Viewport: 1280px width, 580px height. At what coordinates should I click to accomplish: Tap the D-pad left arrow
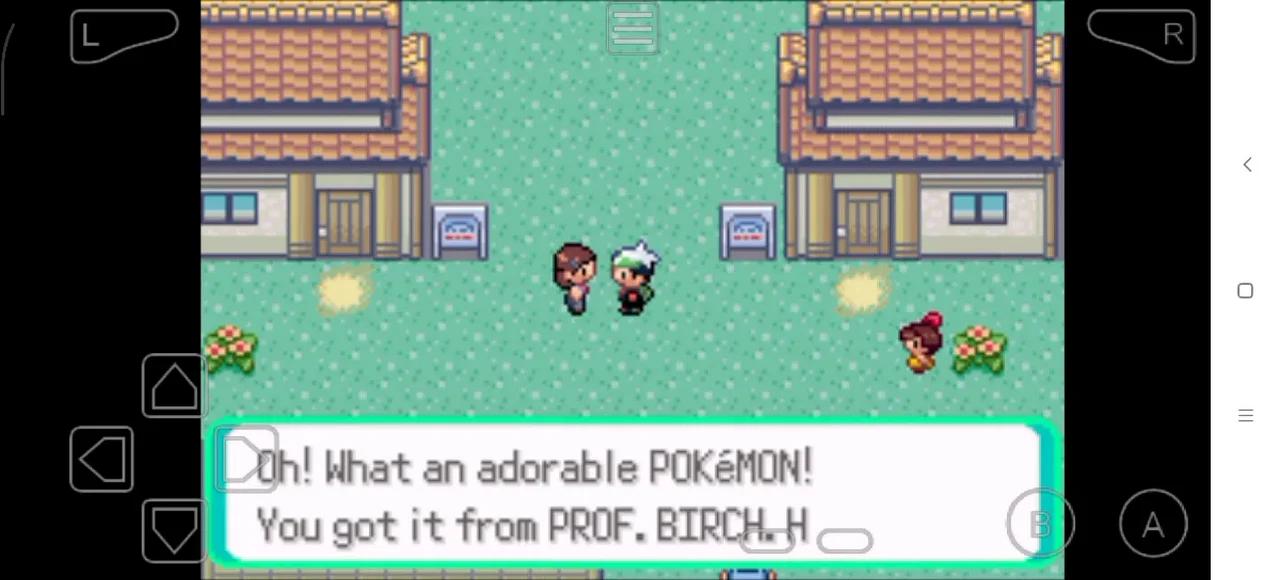tap(101, 460)
